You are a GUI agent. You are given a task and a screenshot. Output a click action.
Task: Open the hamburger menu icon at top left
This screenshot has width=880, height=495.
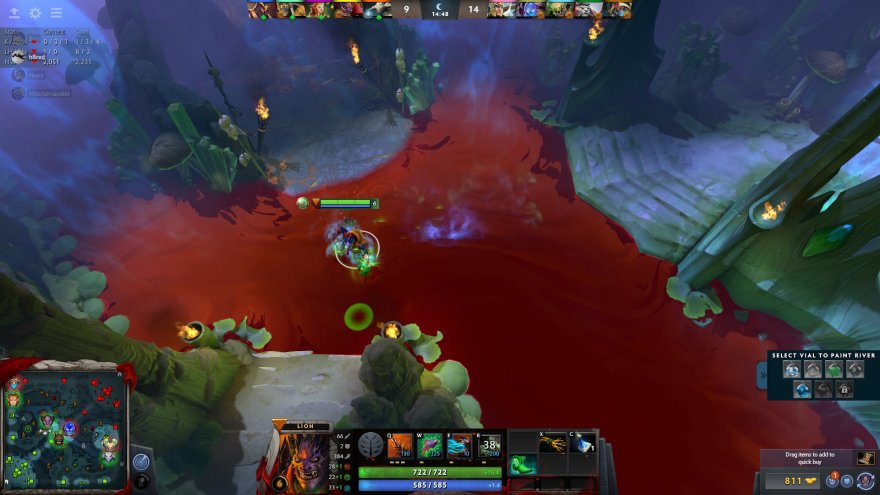point(56,13)
